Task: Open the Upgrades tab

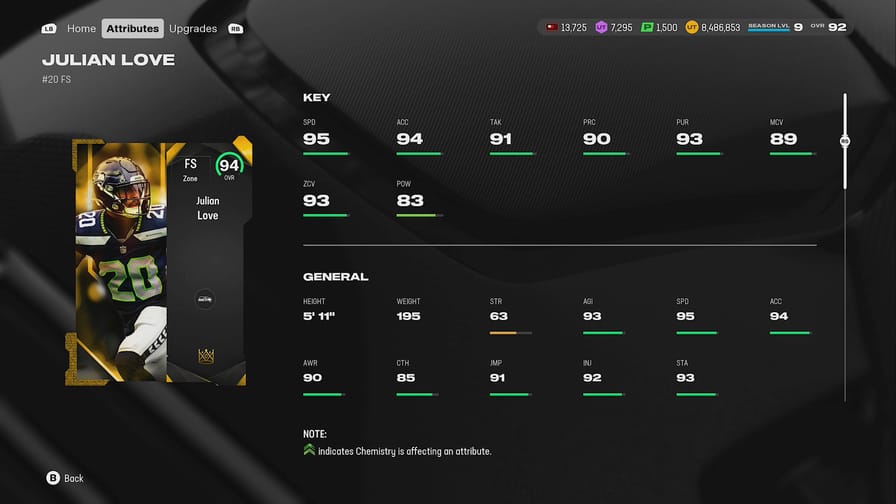Action: [193, 28]
